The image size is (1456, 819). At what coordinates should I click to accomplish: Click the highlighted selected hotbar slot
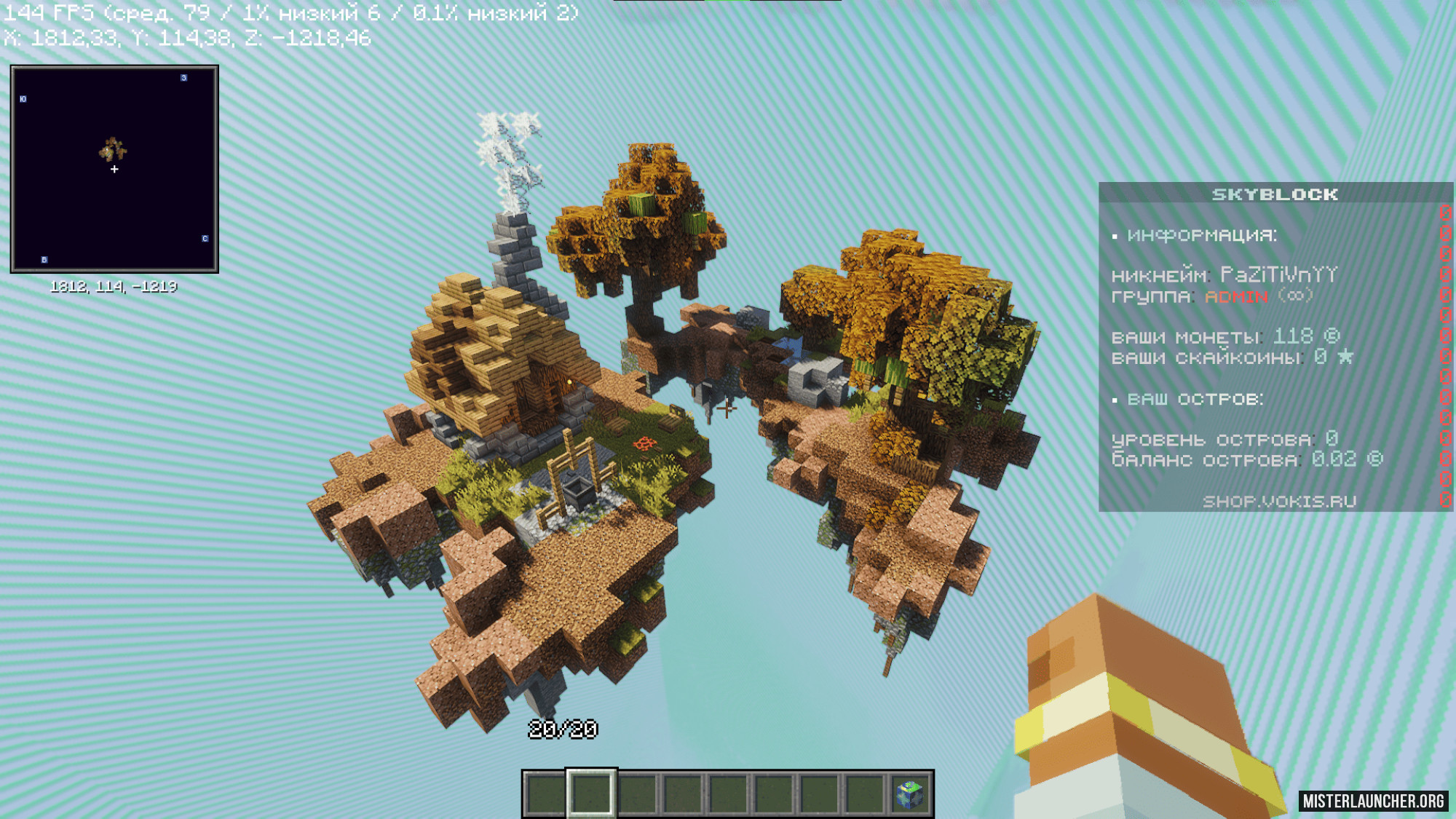(591, 794)
